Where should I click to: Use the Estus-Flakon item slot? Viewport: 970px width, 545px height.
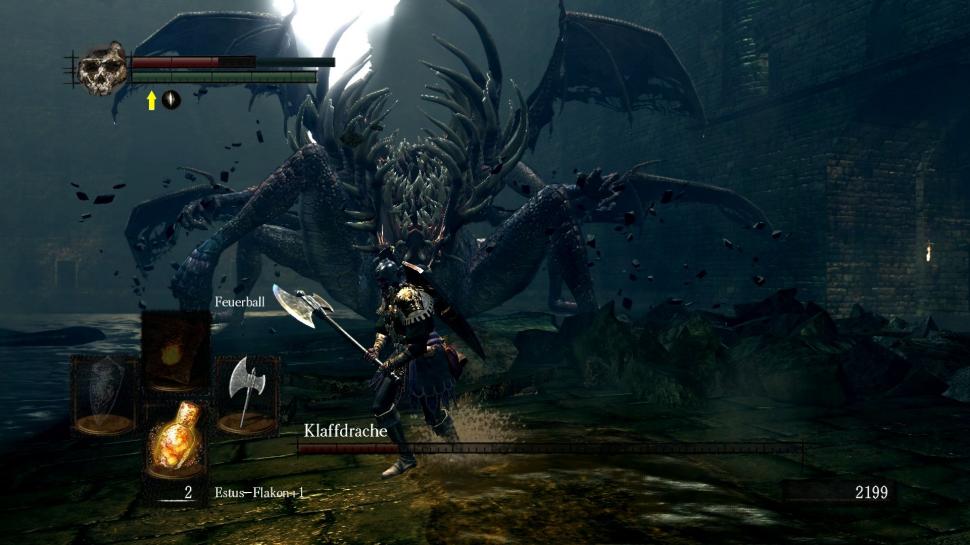[175, 438]
